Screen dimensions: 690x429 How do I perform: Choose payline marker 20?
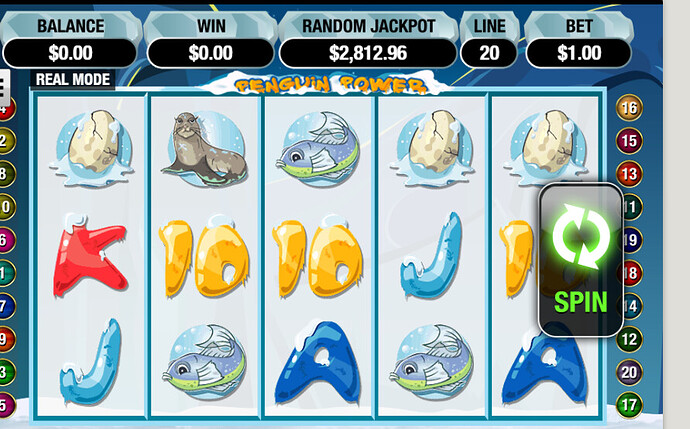629,372
